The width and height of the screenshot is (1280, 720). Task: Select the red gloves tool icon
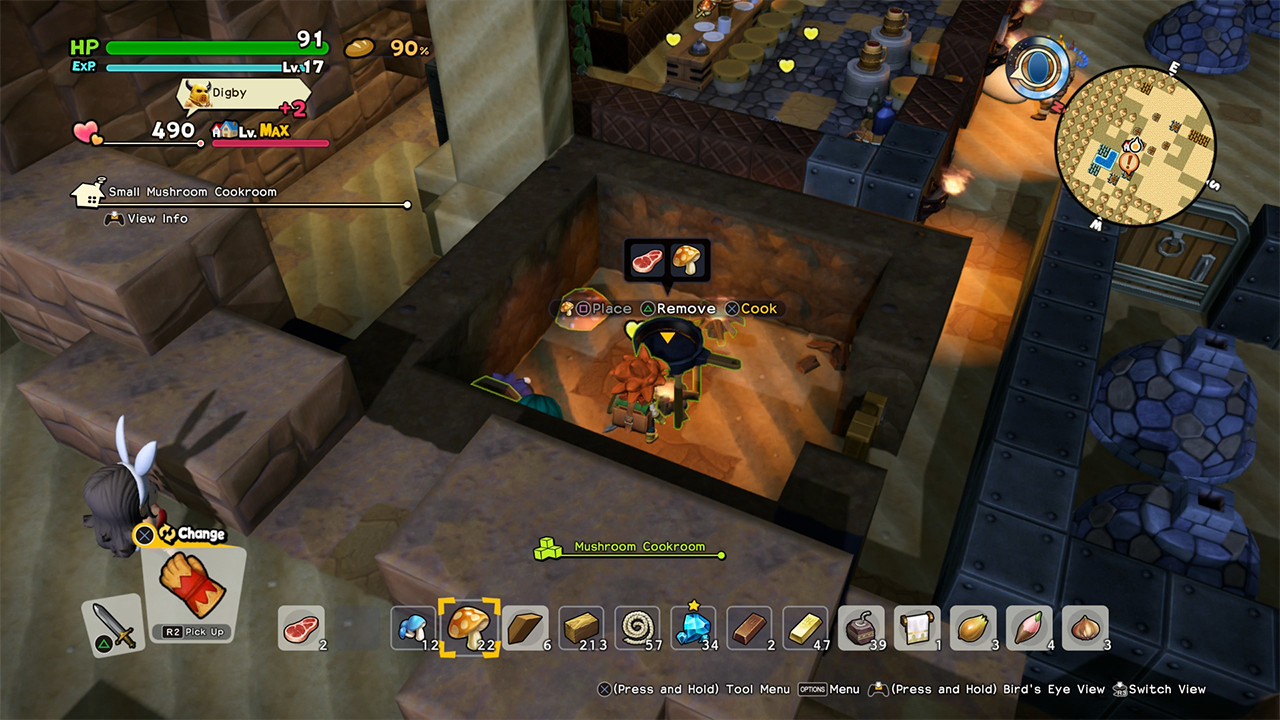191,586
